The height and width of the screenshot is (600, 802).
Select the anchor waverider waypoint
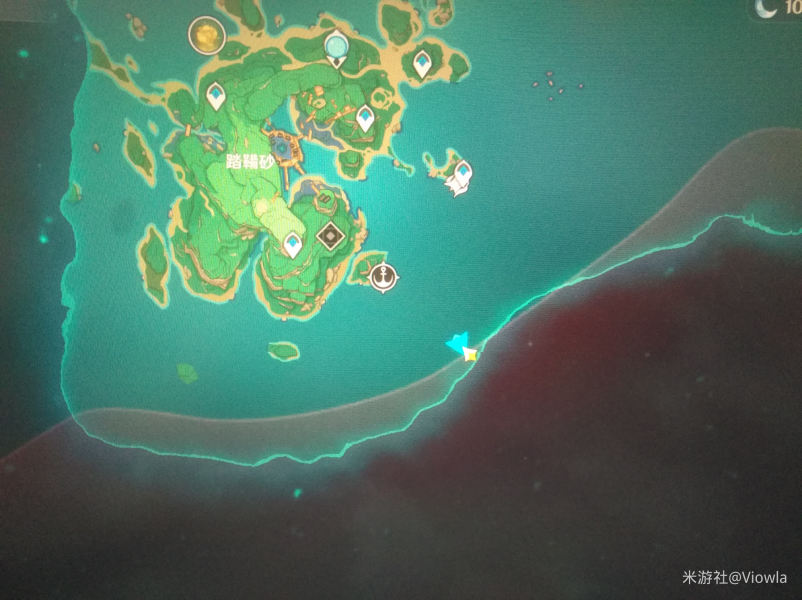[382, 276]
